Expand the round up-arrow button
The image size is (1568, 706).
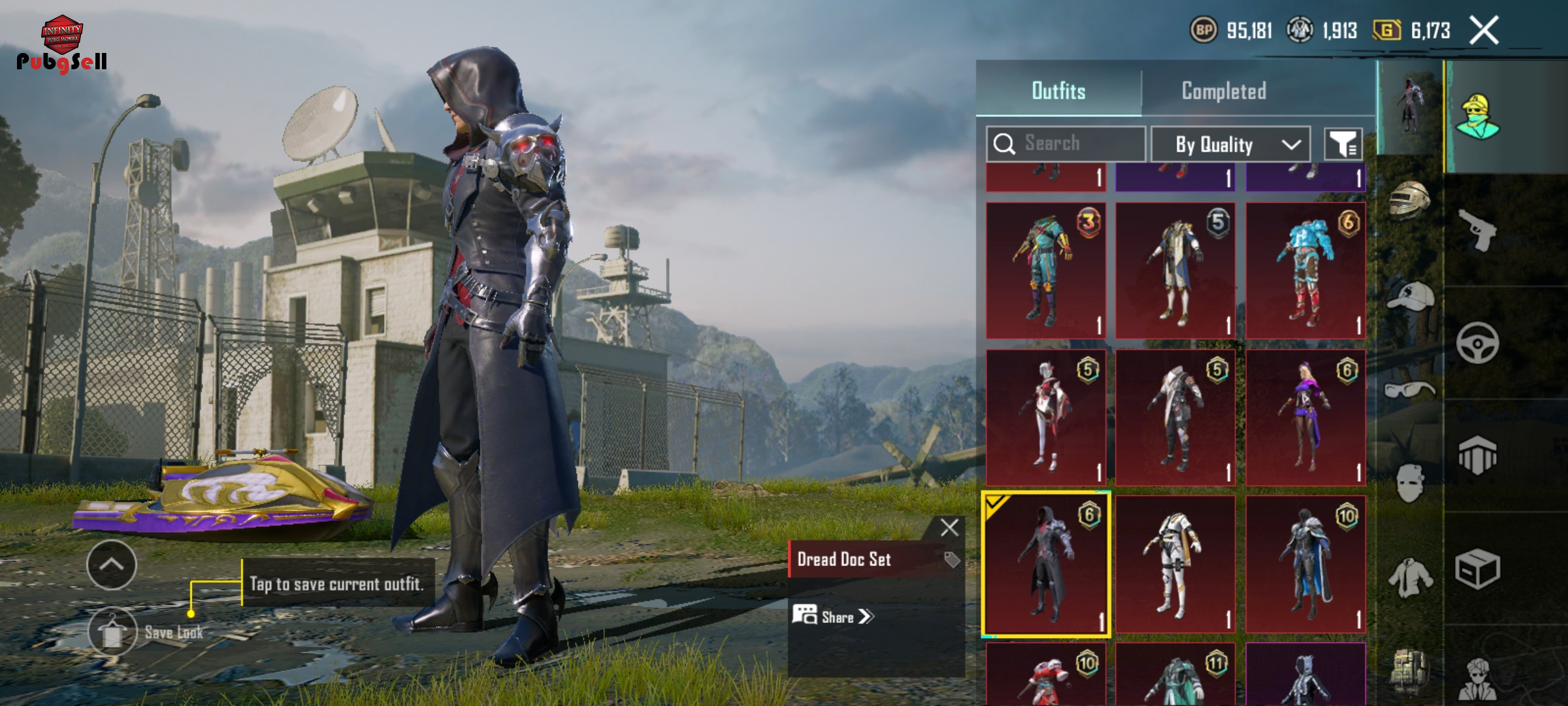click(112, 565)
